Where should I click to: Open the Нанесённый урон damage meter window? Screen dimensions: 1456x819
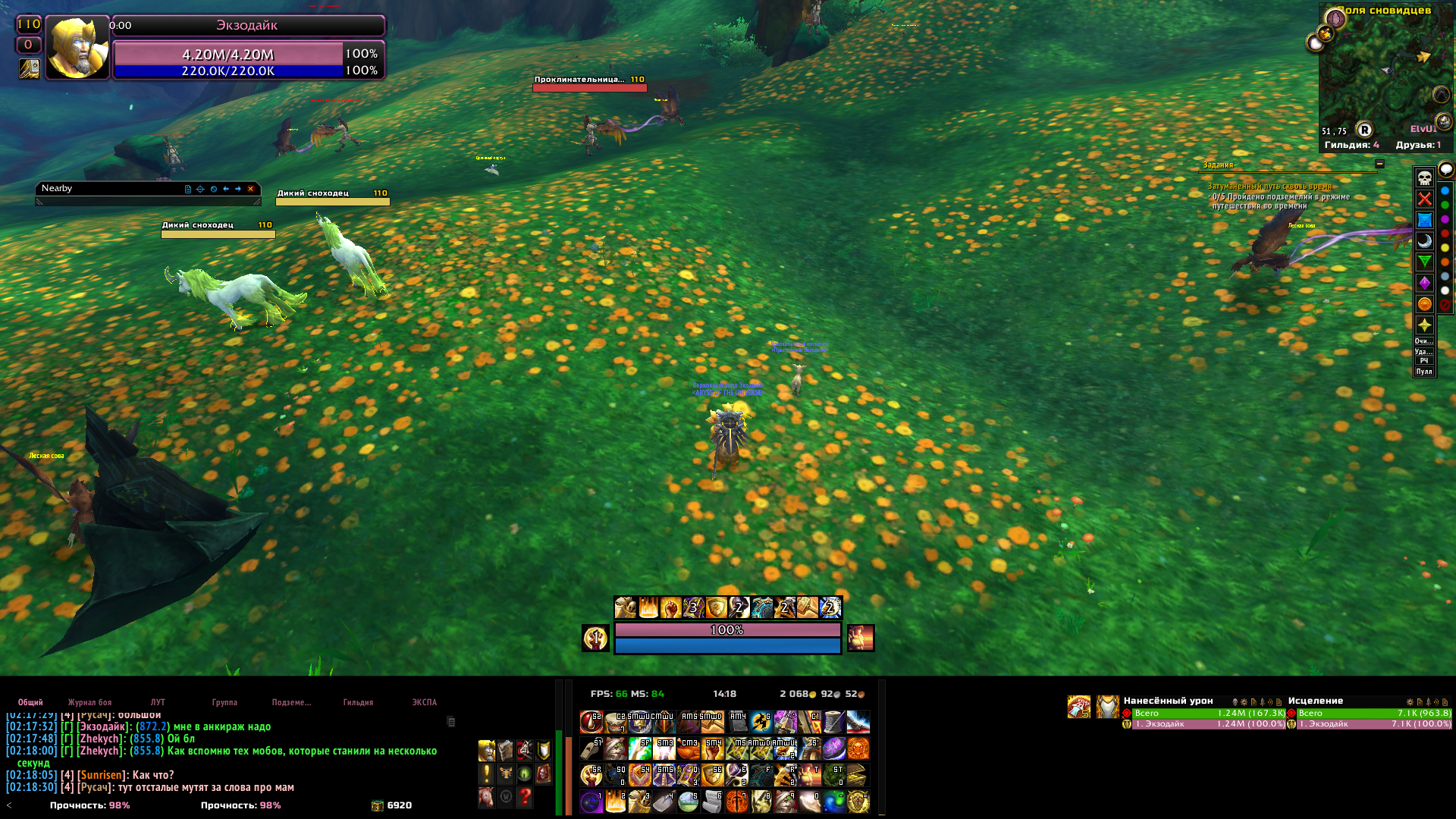tap(1168, 701)
